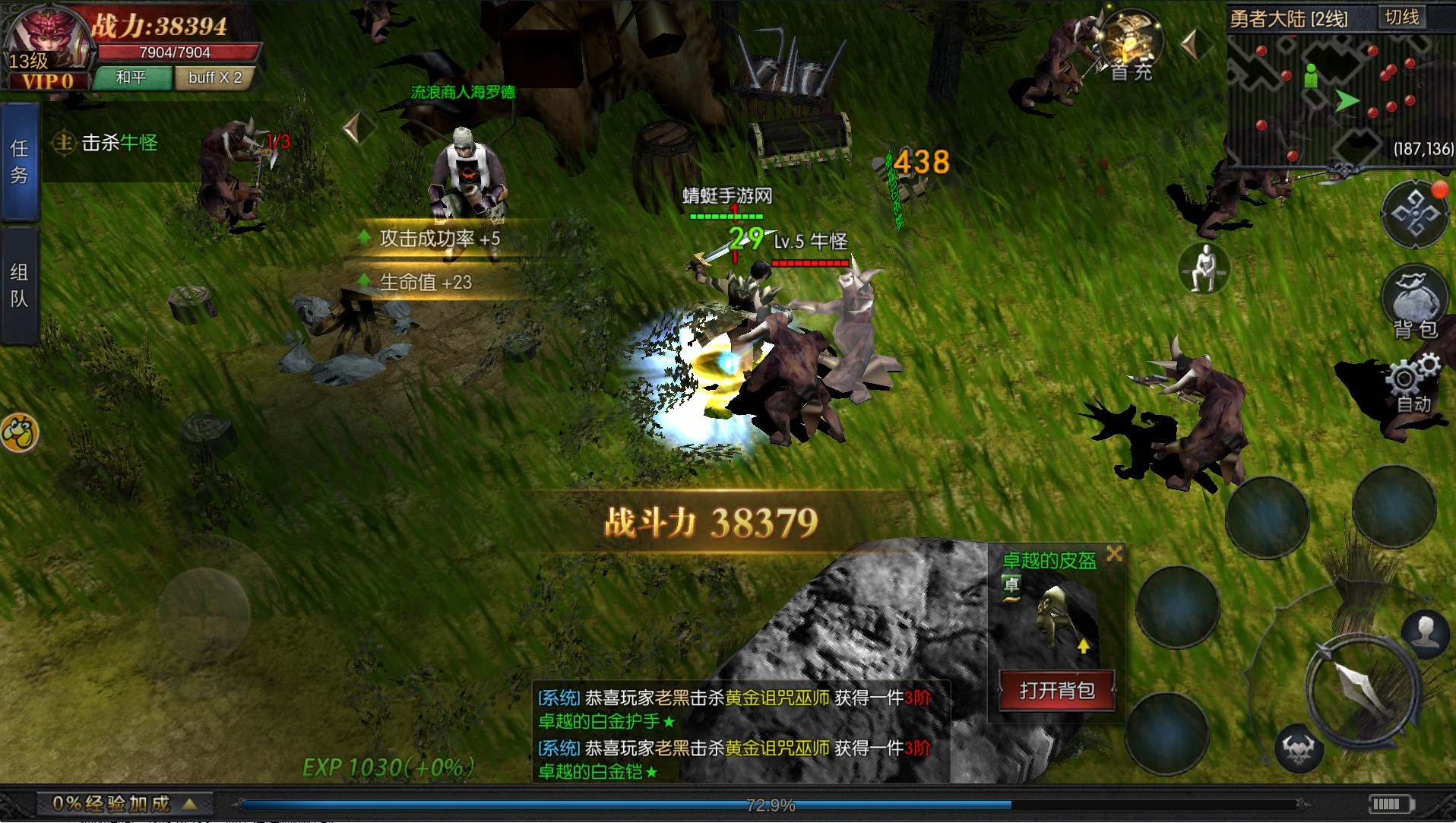Click the buff X 2 status indicator
1456x823 pixels.
pos(215,78)
